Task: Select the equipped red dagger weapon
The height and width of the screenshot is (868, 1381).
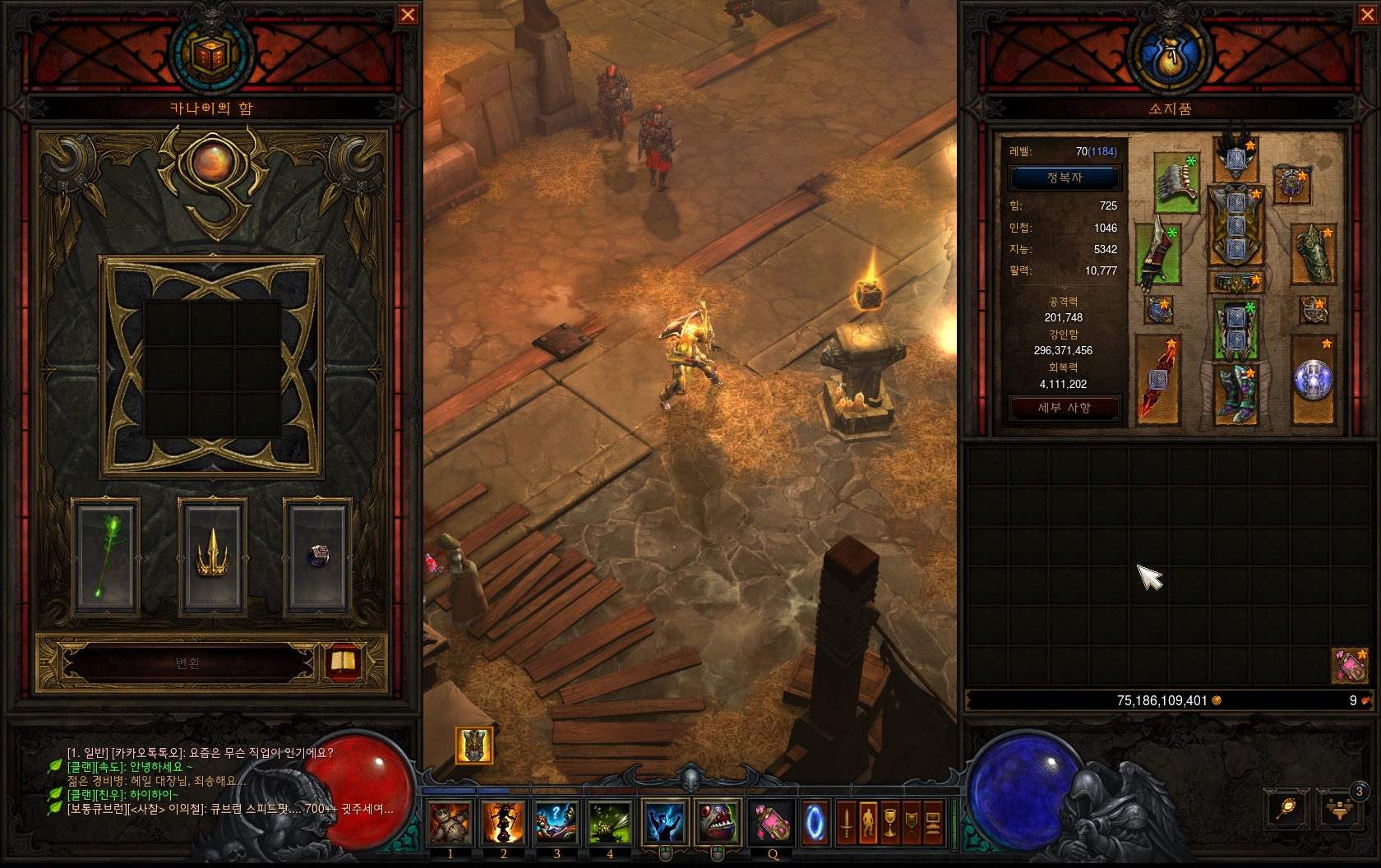Action: point(1157,380)
